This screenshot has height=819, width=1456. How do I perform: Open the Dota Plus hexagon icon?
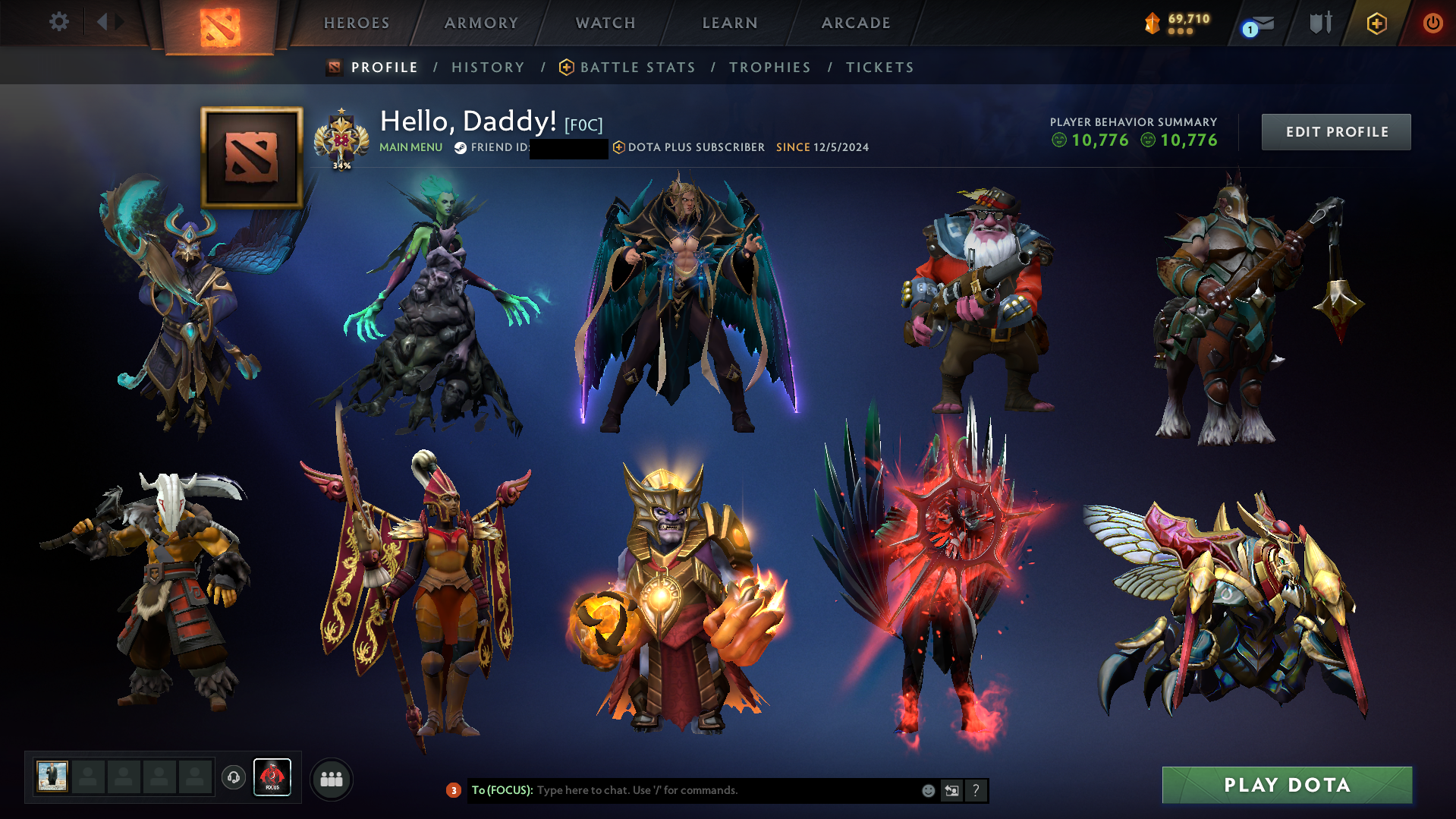tap(1376, 23)
